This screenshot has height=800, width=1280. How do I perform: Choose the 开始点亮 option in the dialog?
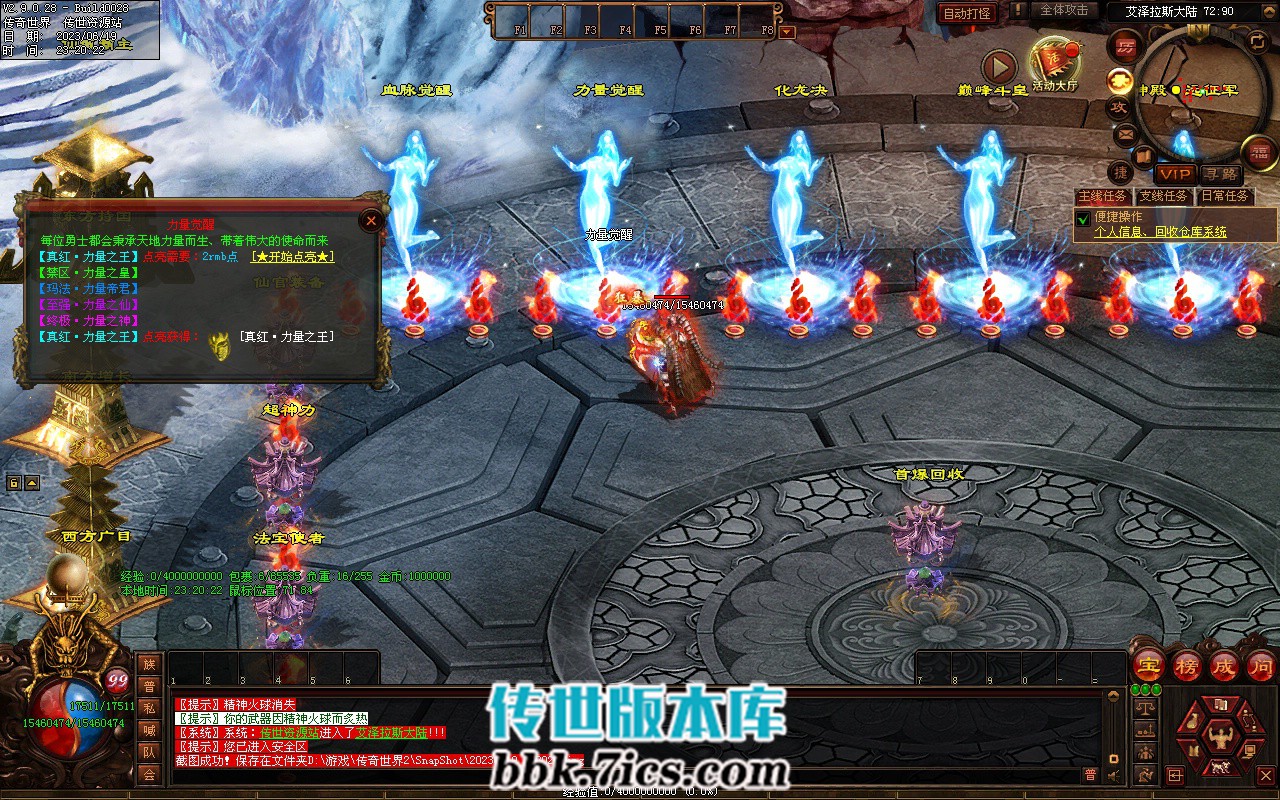292,257
